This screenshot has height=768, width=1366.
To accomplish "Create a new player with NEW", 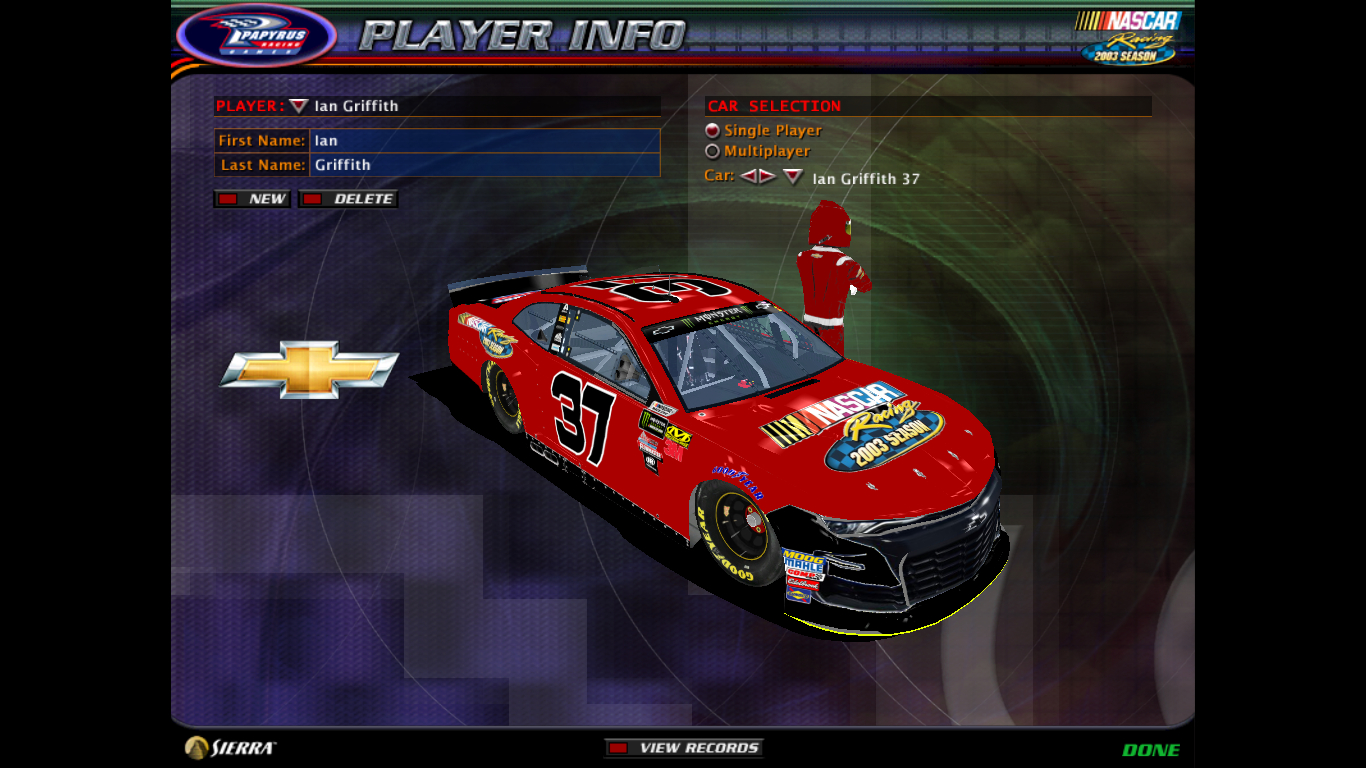I will point(252,199).
